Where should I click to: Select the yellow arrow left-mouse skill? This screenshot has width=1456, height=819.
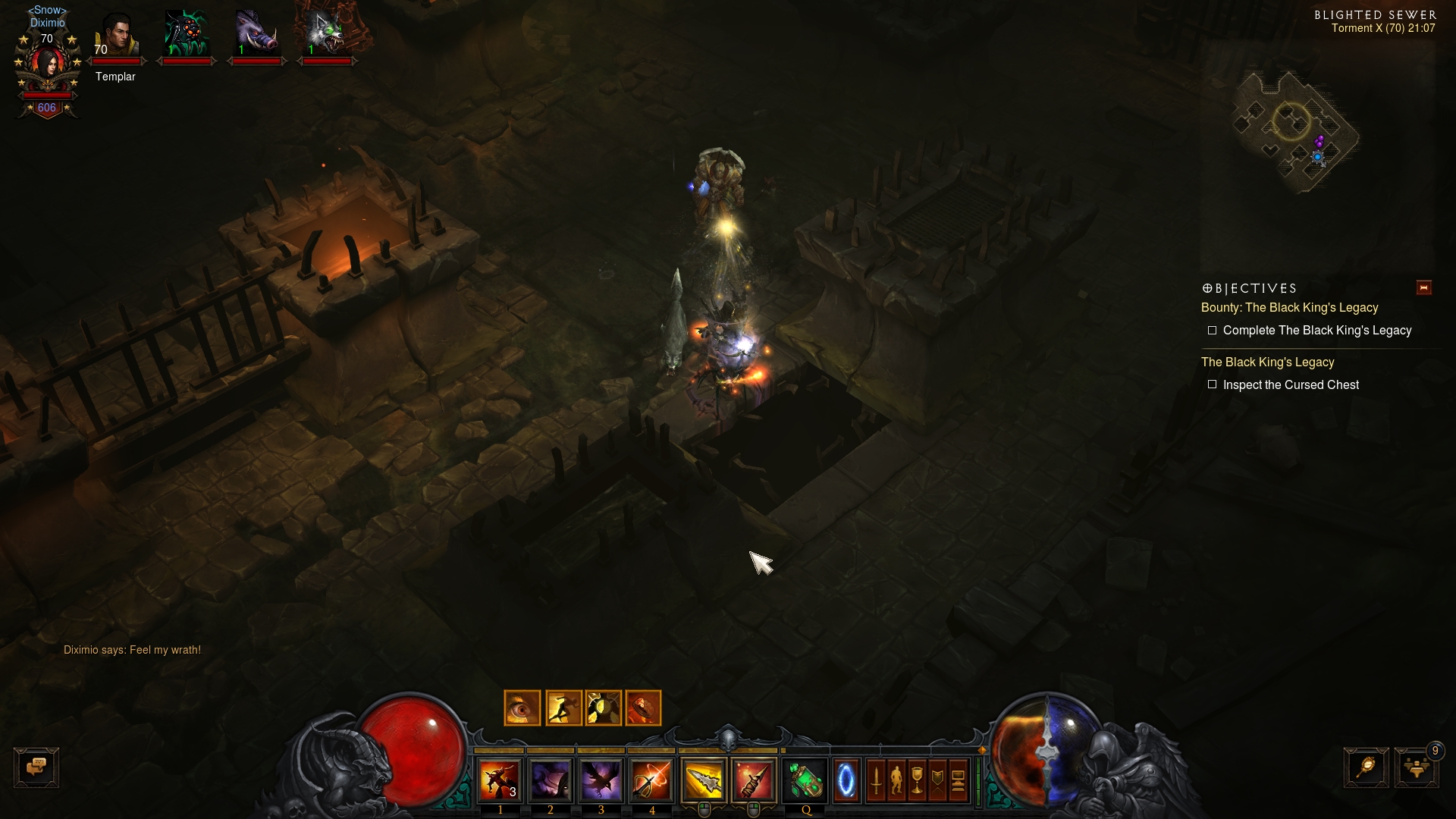coord(704,780)
